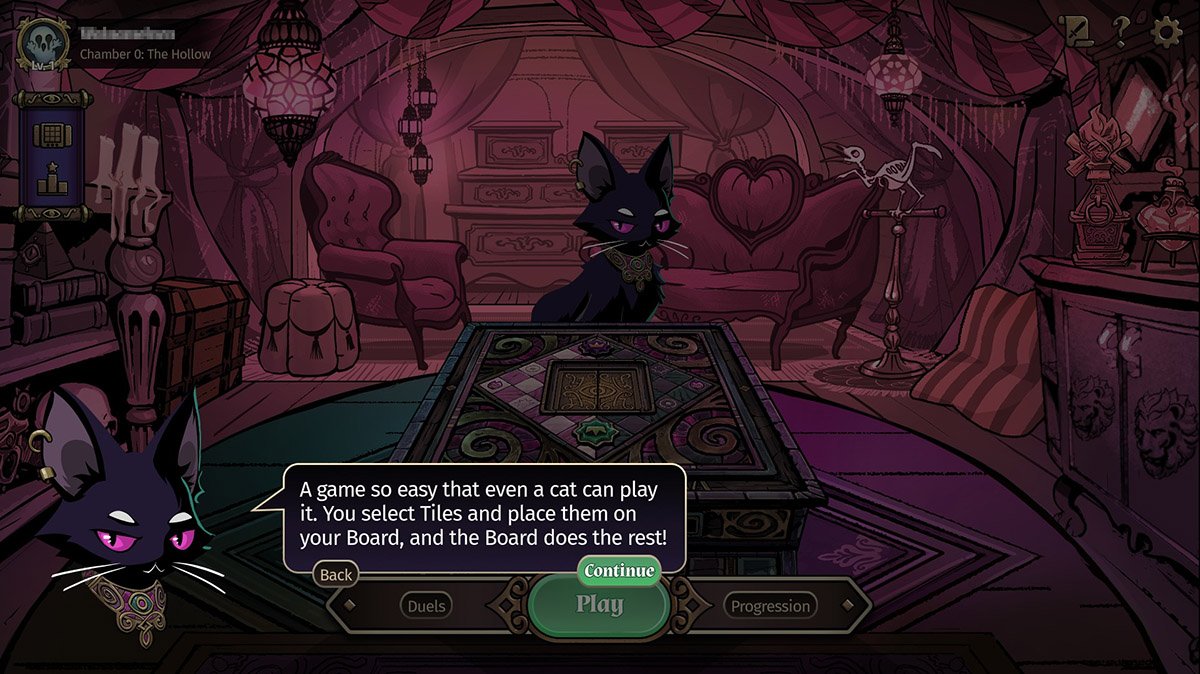Open the Duels mode
This screenshot has width=1200, height=674.
click(427, 605)
